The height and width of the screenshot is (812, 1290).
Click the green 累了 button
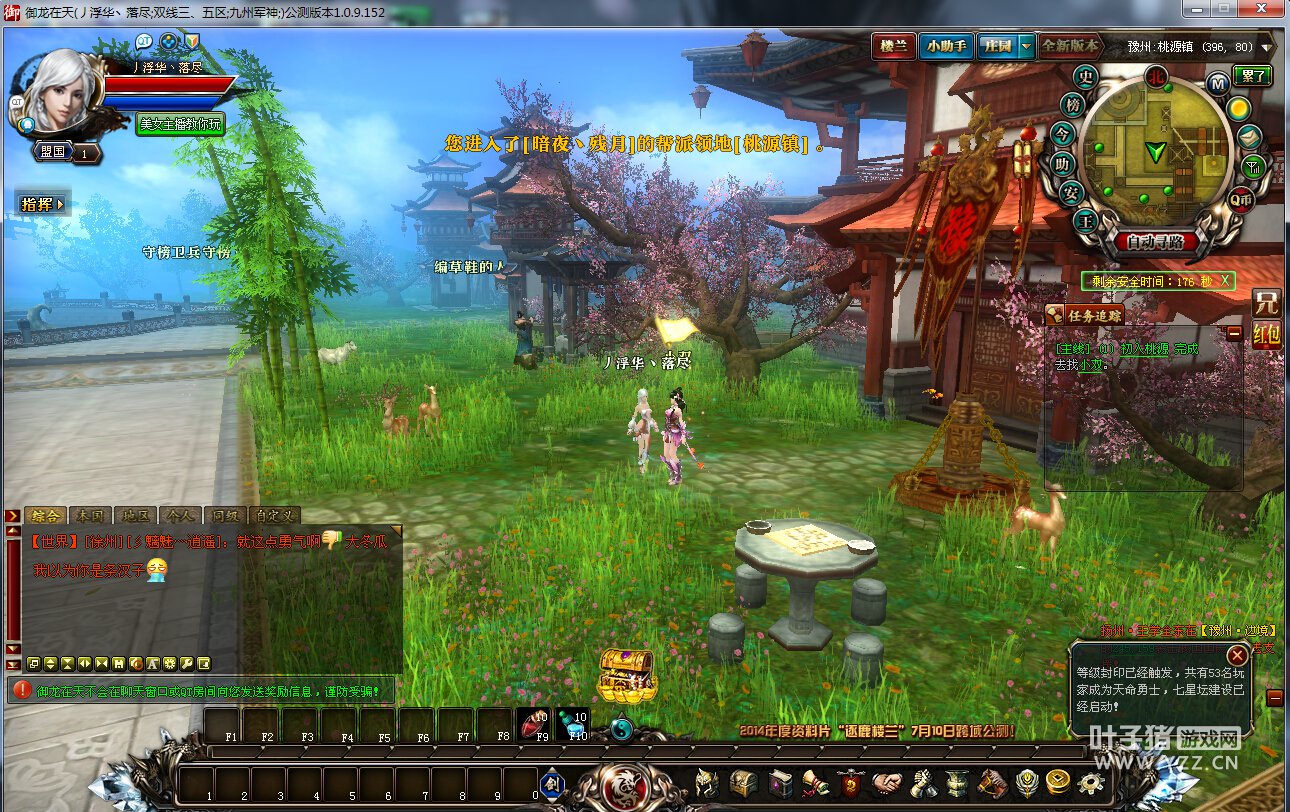click(x=1251, y=76)
